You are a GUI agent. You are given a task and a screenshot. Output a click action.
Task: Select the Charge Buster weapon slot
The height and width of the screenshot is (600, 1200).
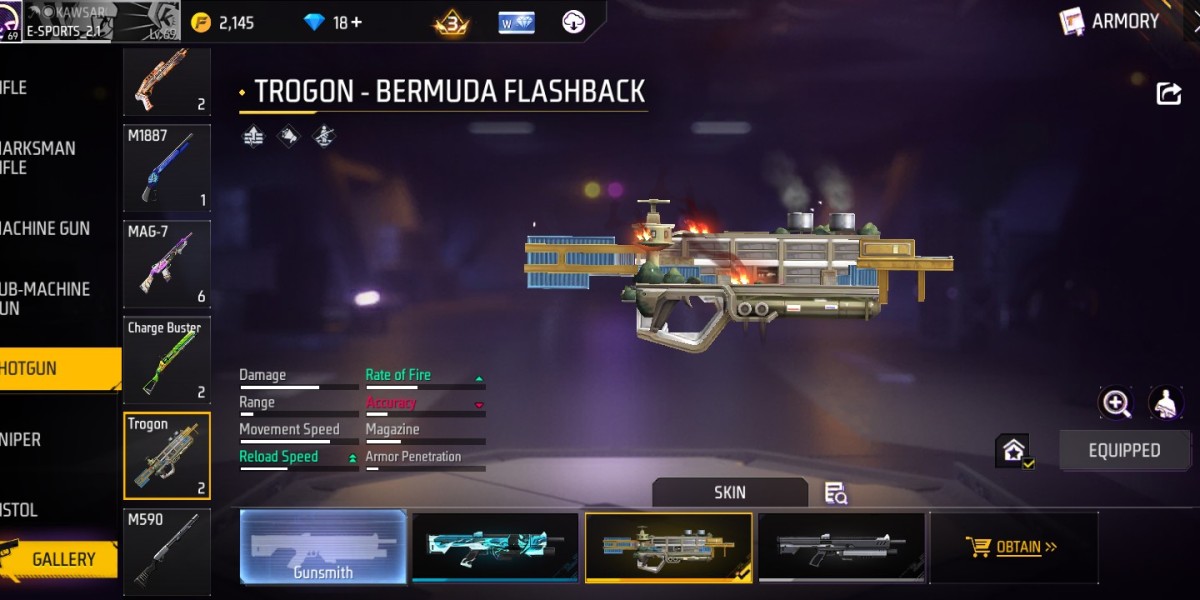[167, 359]
